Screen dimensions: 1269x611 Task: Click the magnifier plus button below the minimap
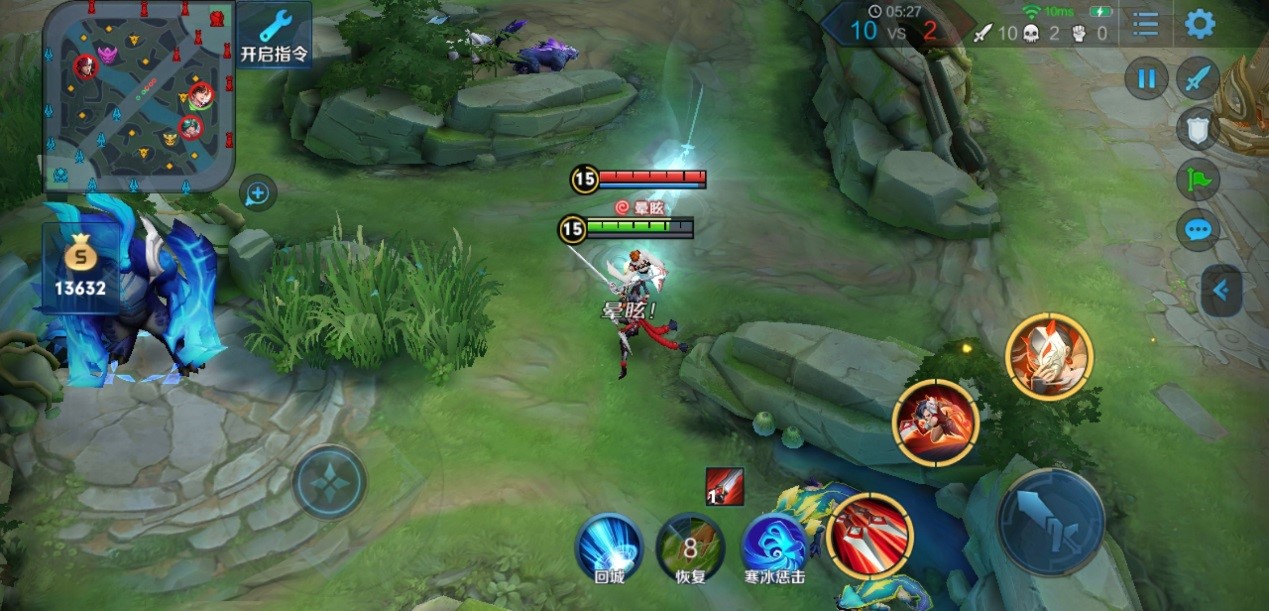(x=257, y=193)
